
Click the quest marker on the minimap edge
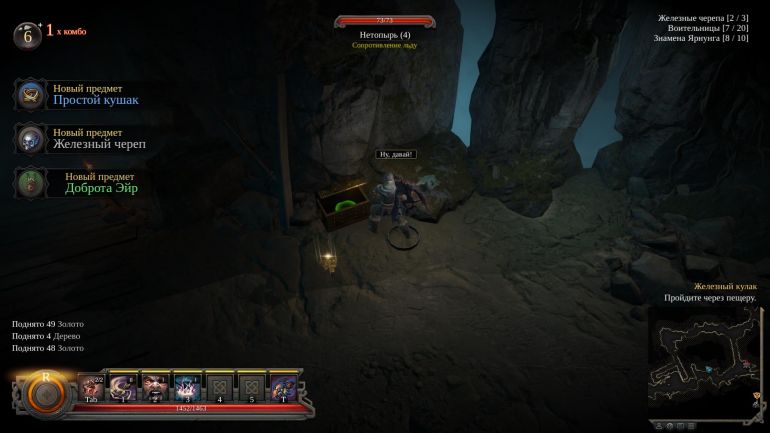click(755, 397)
